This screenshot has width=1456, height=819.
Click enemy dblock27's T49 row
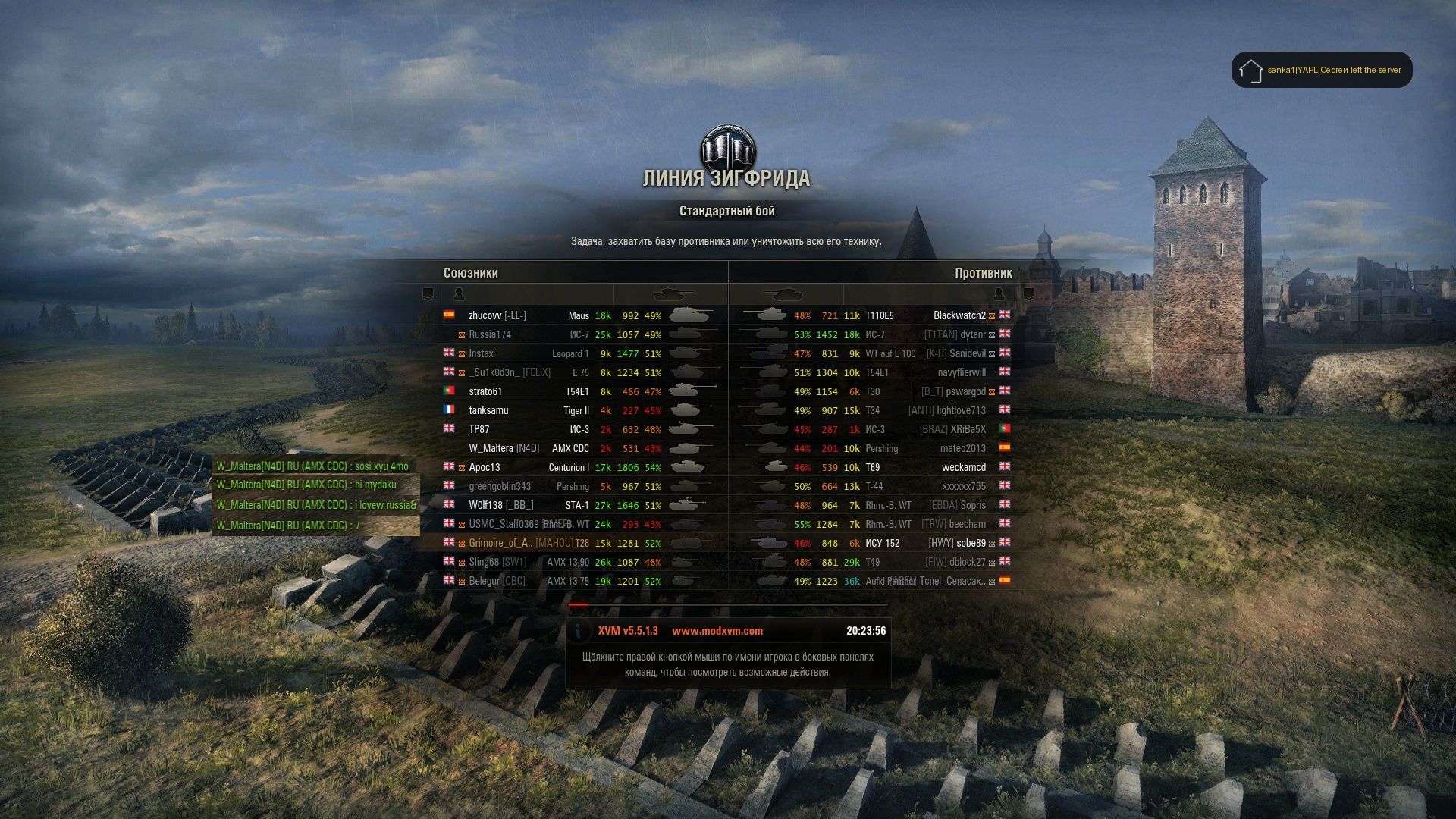[x=967, y=562]
